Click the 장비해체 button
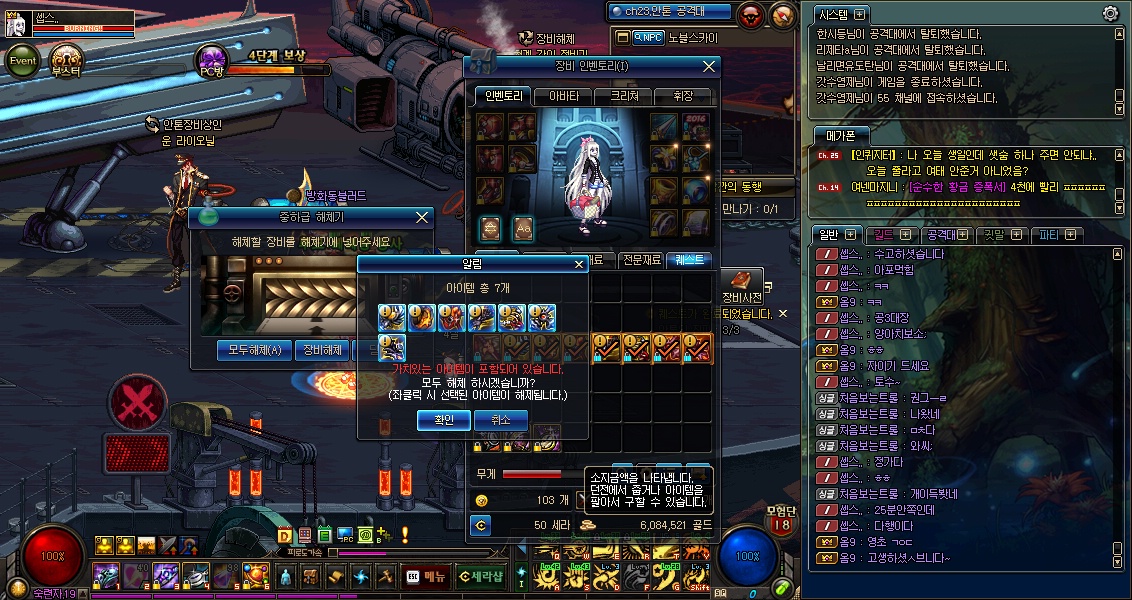Image resolution: width=1132 pixels, height=600 pixels. pos(322,350)
